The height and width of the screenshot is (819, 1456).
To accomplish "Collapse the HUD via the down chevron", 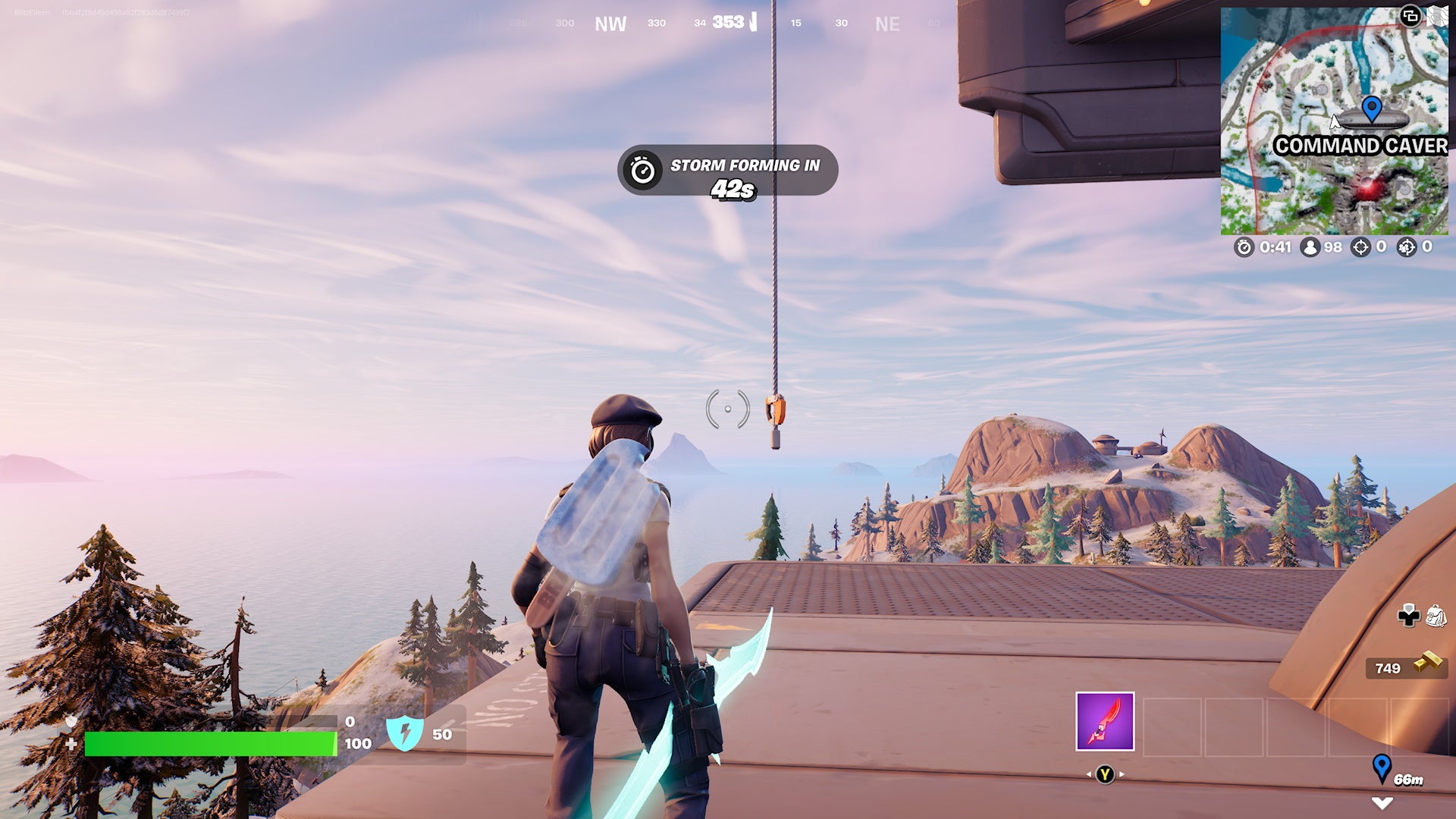I will coord(1382,804).
